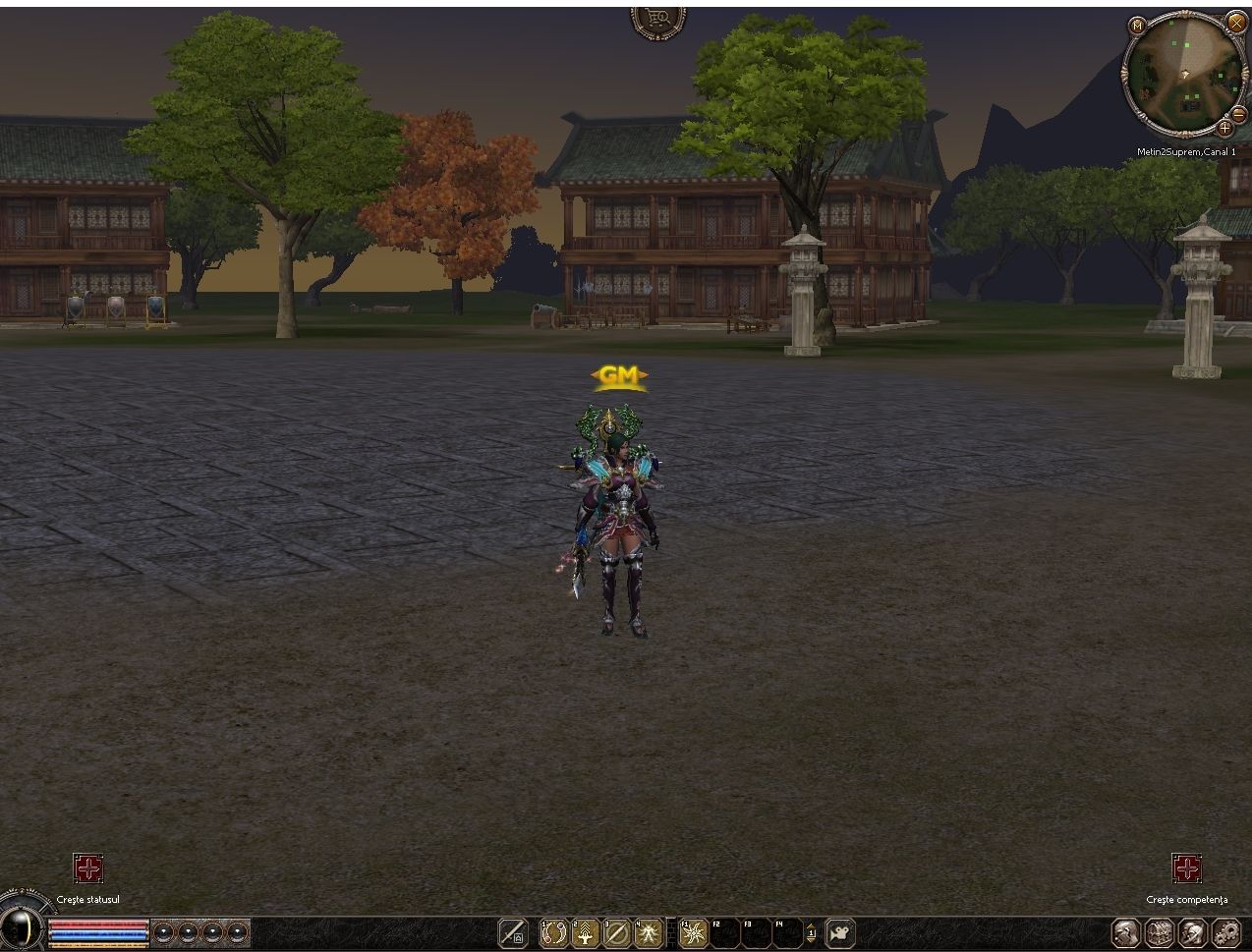This screenshot has width=1252, height=952.
Task: Open the character window helmet-face icon
Action: tap(1125, 932)
